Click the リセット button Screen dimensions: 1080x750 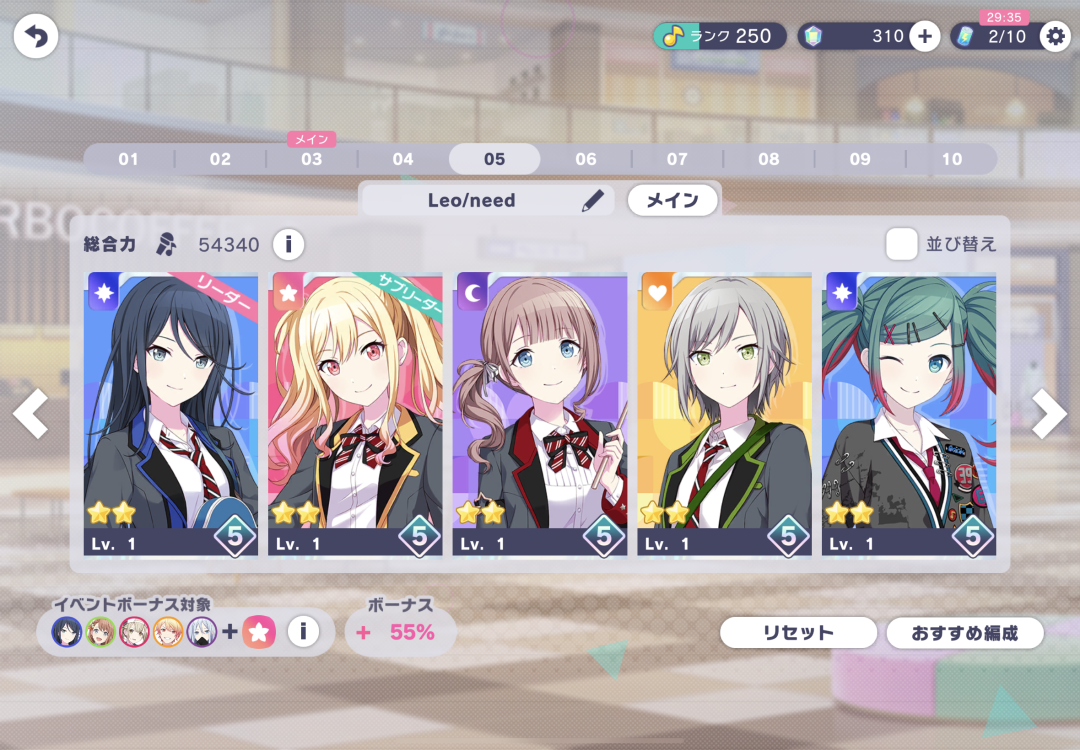point(798,633)
